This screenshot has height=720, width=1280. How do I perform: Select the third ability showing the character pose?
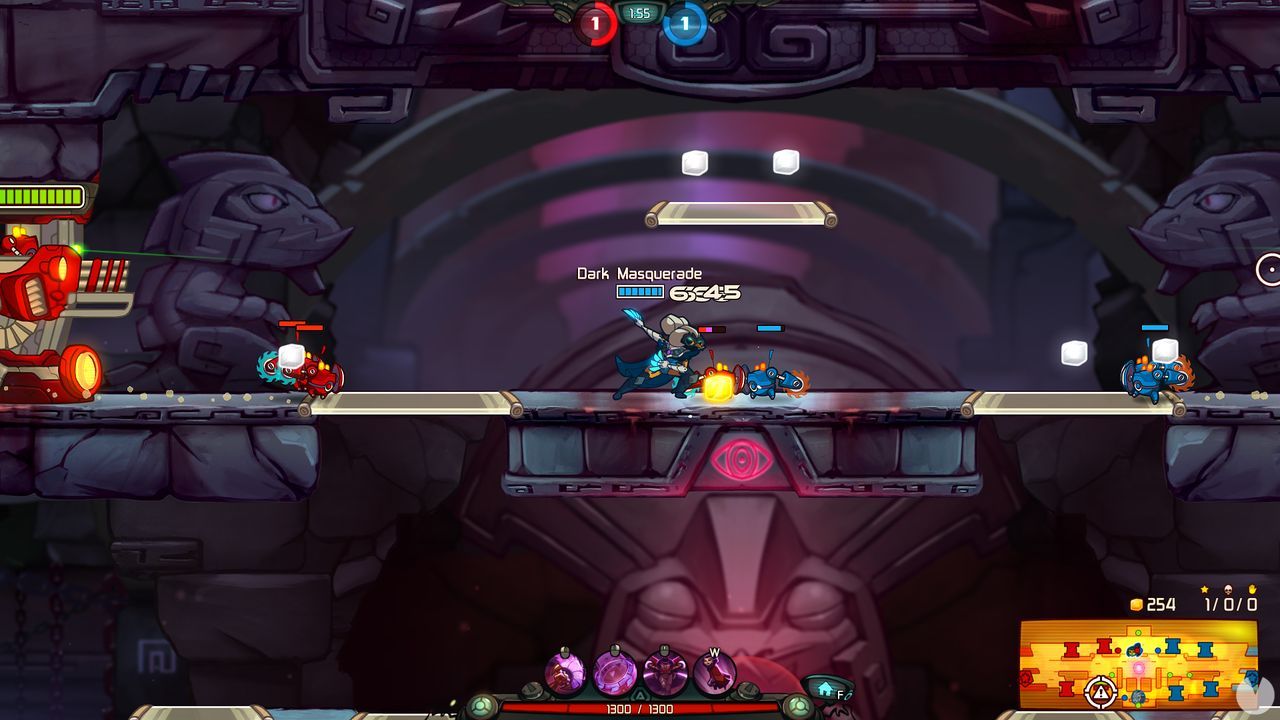click(x=664, y=670)
